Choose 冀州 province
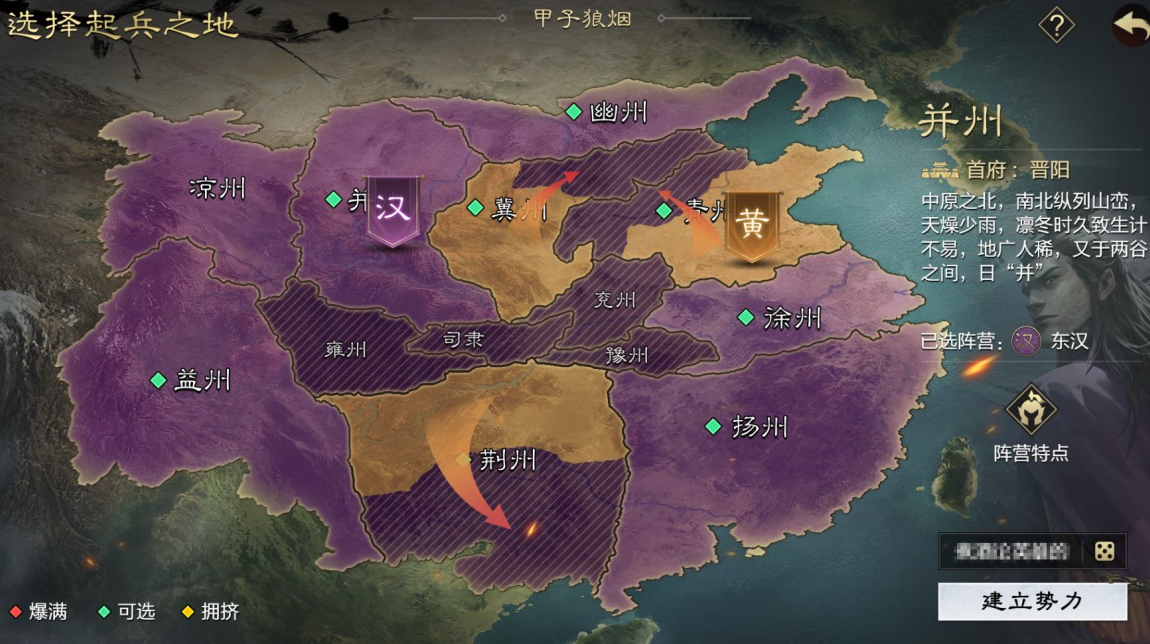The height and width of the screenshot is (644, 1150). [509, 208]
